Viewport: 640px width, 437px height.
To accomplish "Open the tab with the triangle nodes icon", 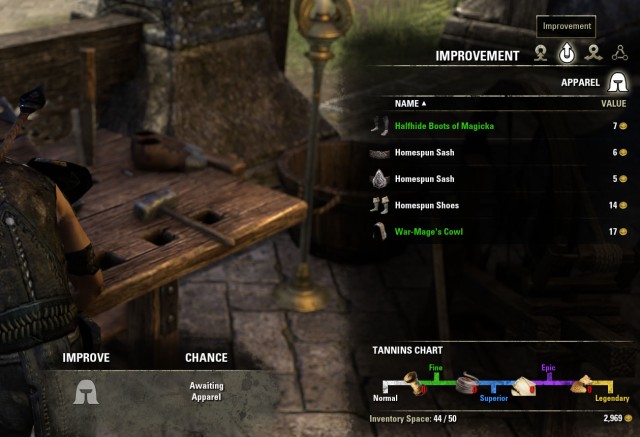I will click(619, 55).
